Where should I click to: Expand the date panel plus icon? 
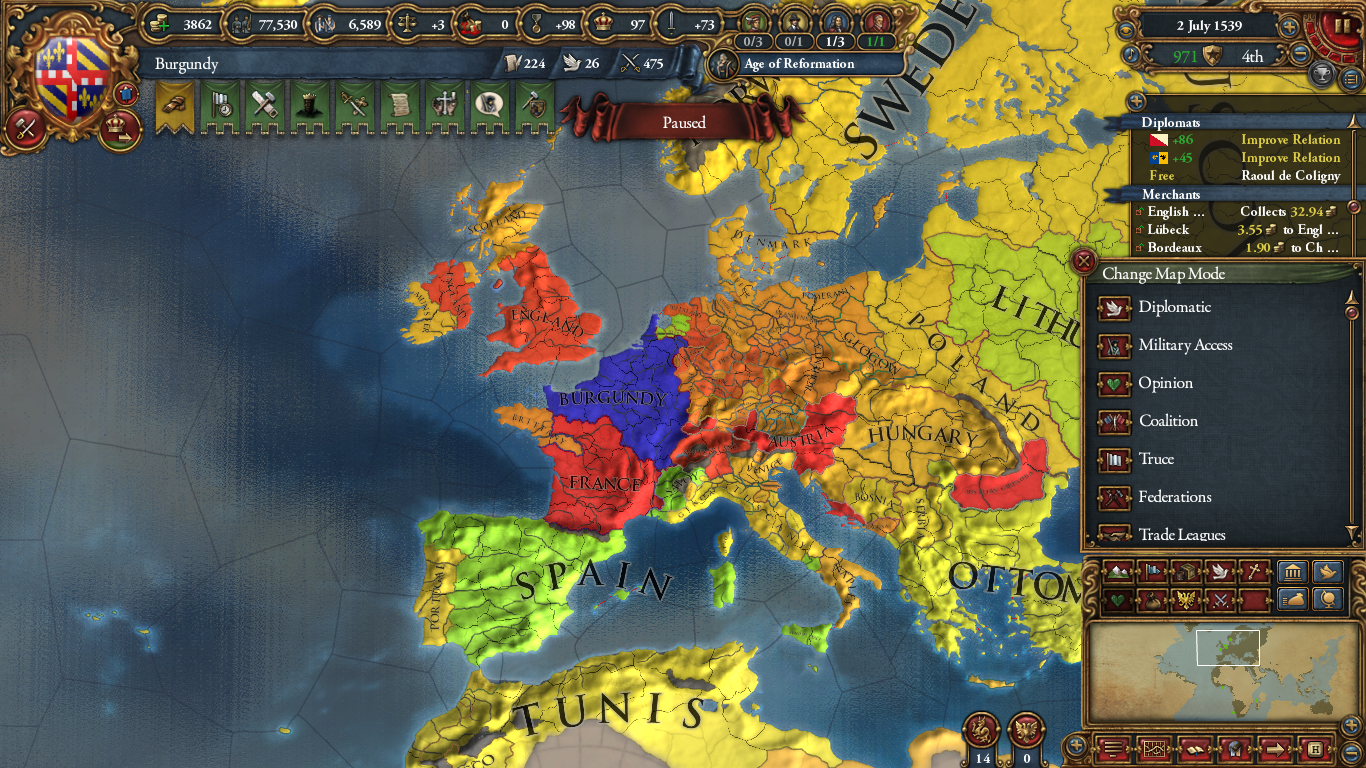click(x=1288, y=27)
